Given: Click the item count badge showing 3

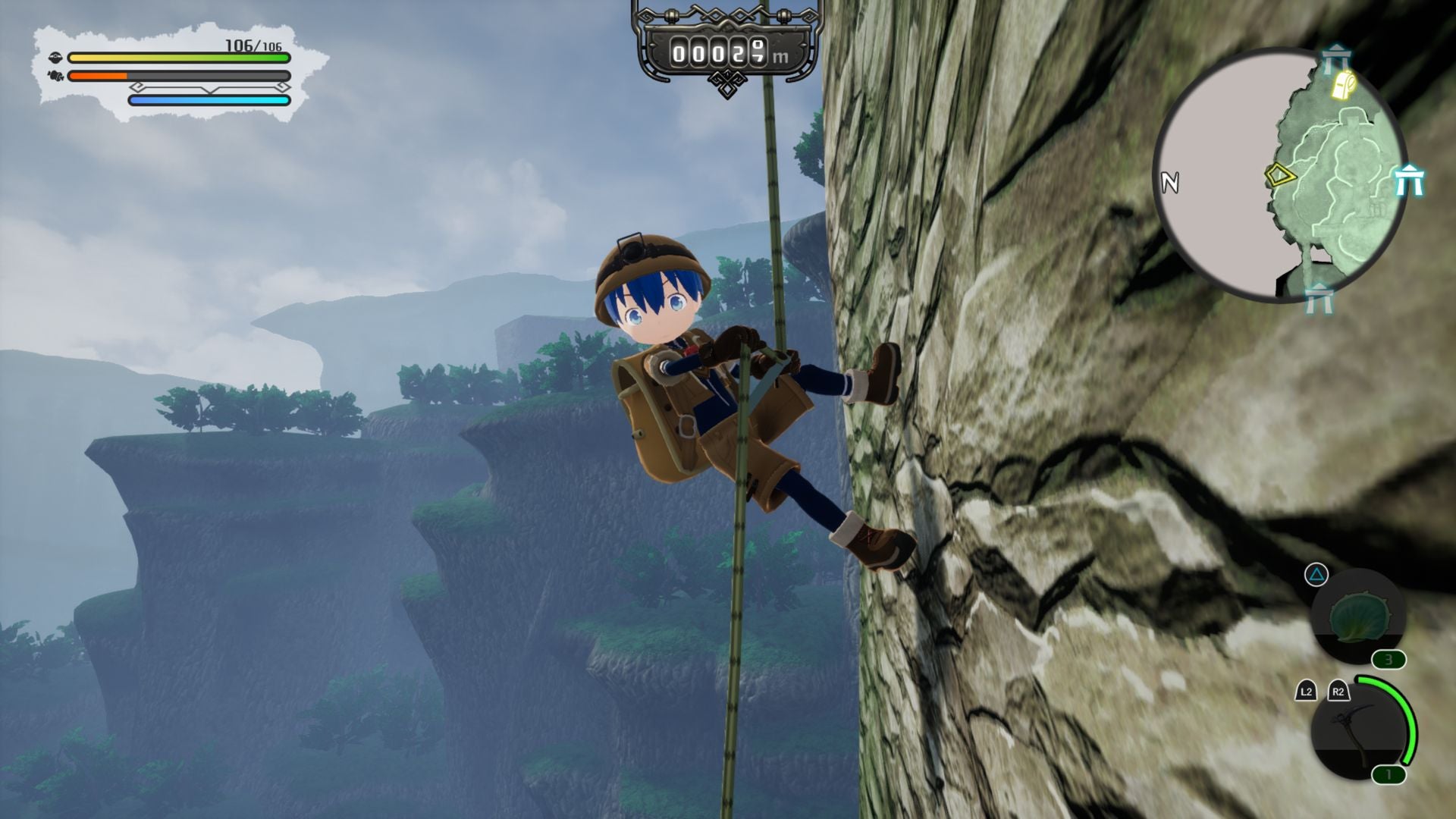Looking at the screenshot, I should coord(1389,659).
